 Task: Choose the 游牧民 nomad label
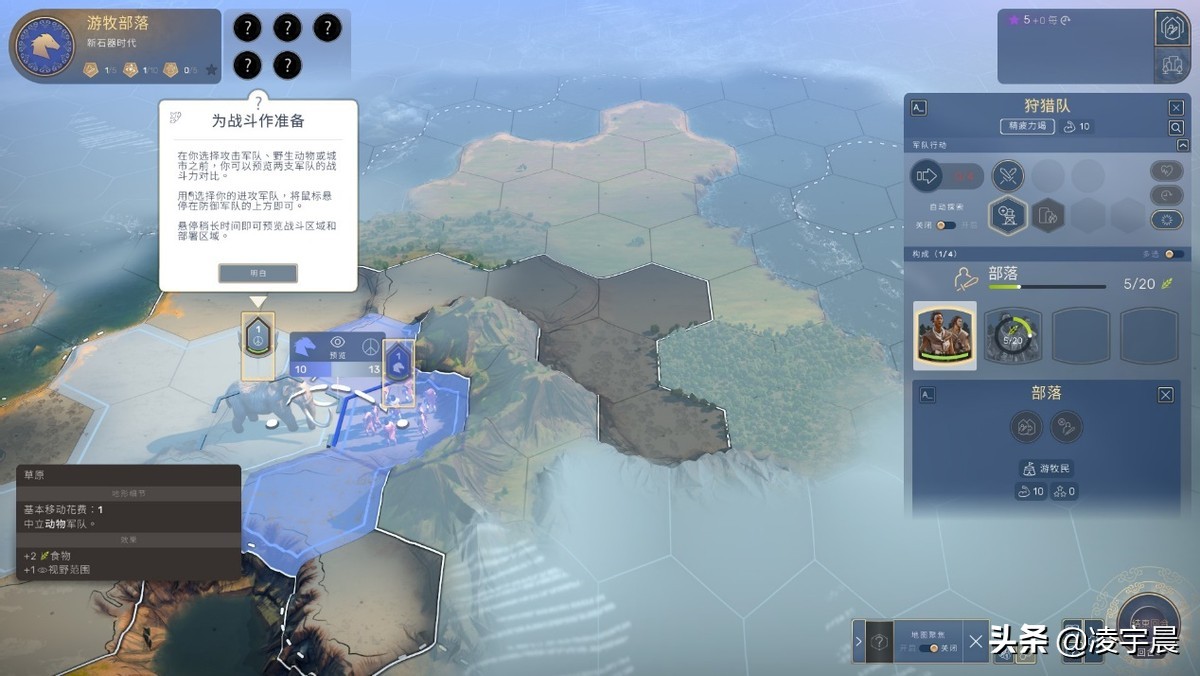click(x=1047, y=468)
